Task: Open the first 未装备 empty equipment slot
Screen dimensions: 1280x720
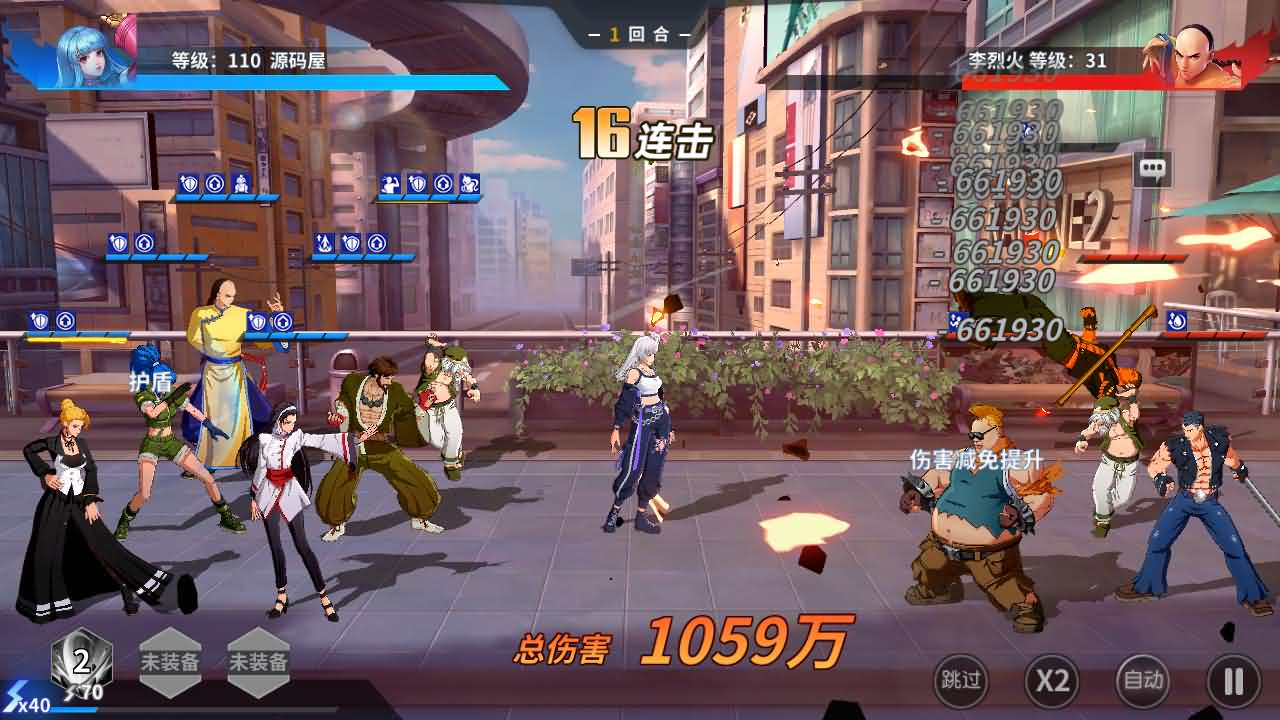Action: tap(170, 660)
